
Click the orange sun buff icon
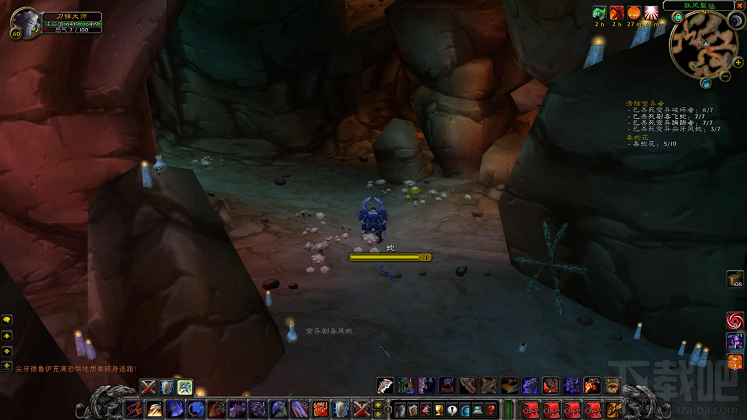[634, 13]
